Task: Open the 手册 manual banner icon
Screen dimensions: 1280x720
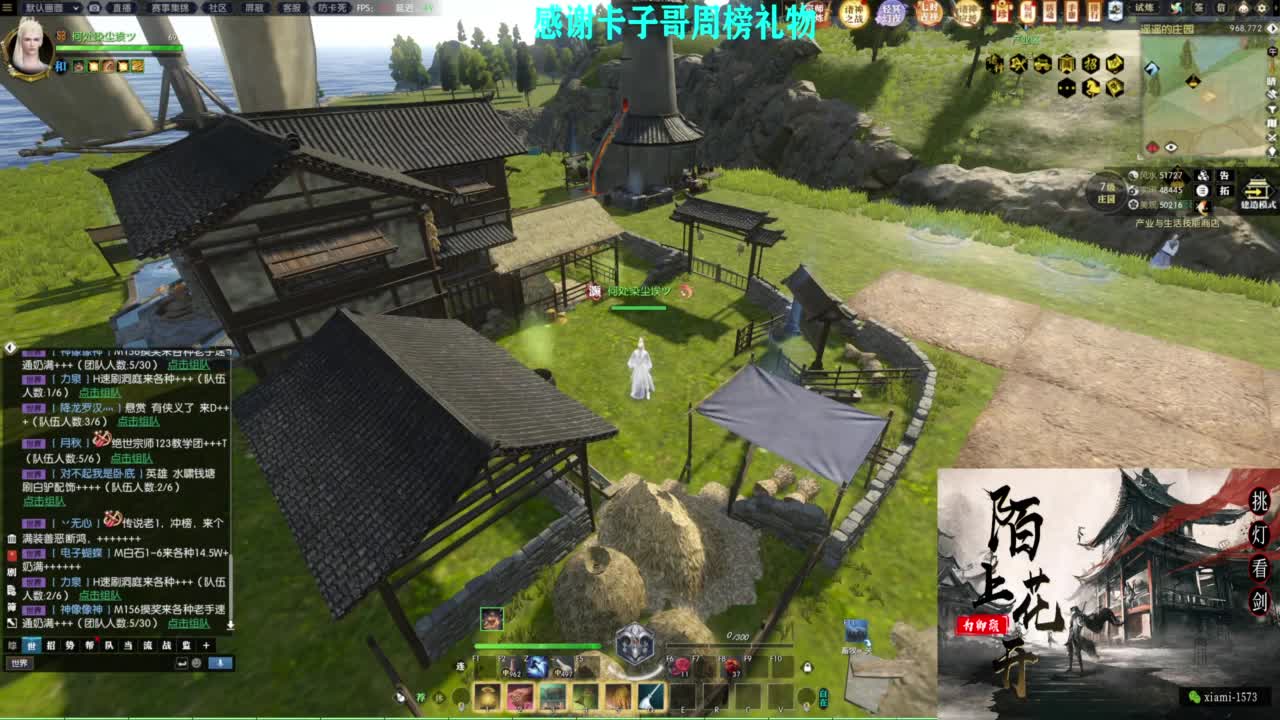Action: click(1072, 10)
